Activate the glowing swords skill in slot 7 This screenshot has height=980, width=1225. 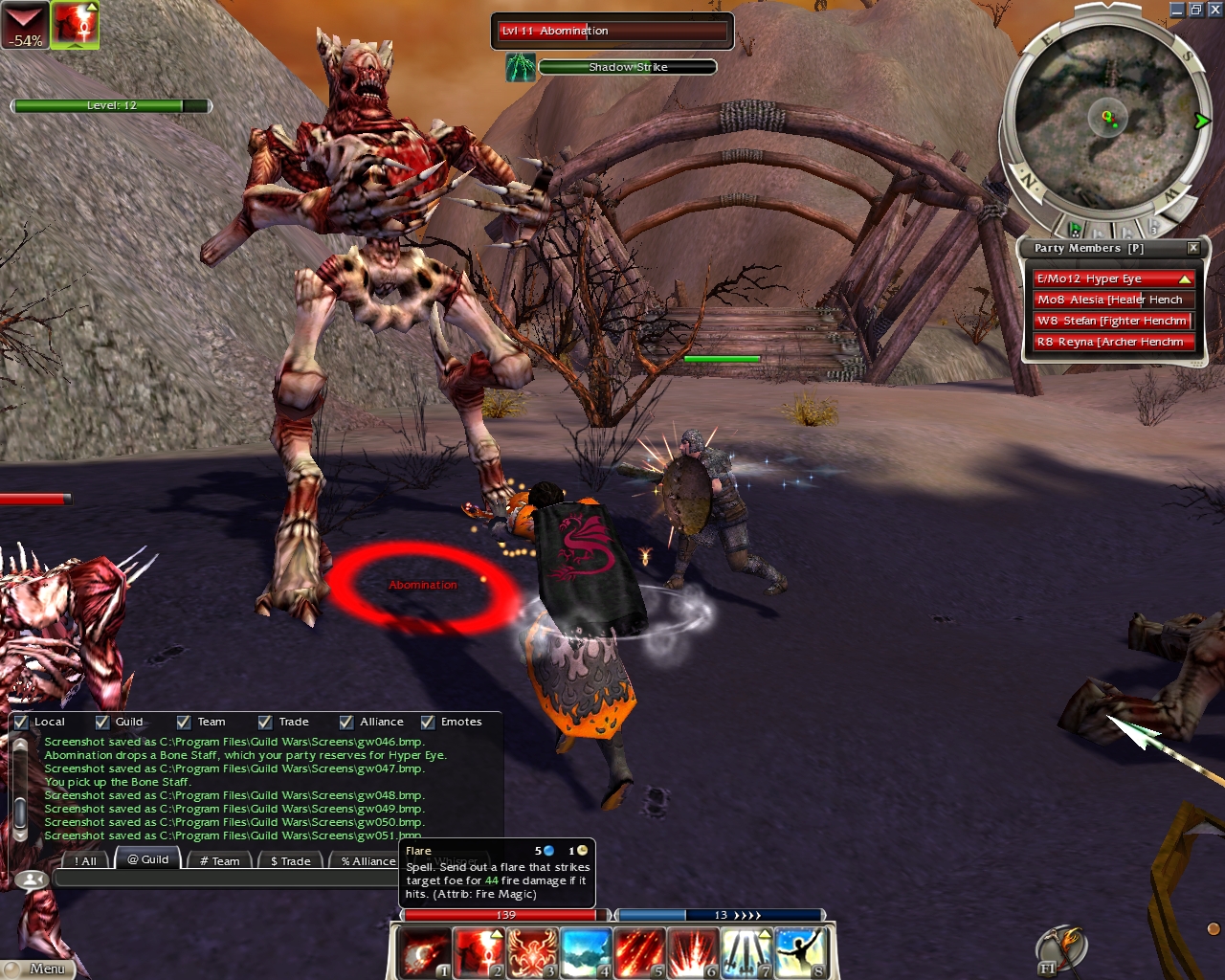(x=746, y=953)
